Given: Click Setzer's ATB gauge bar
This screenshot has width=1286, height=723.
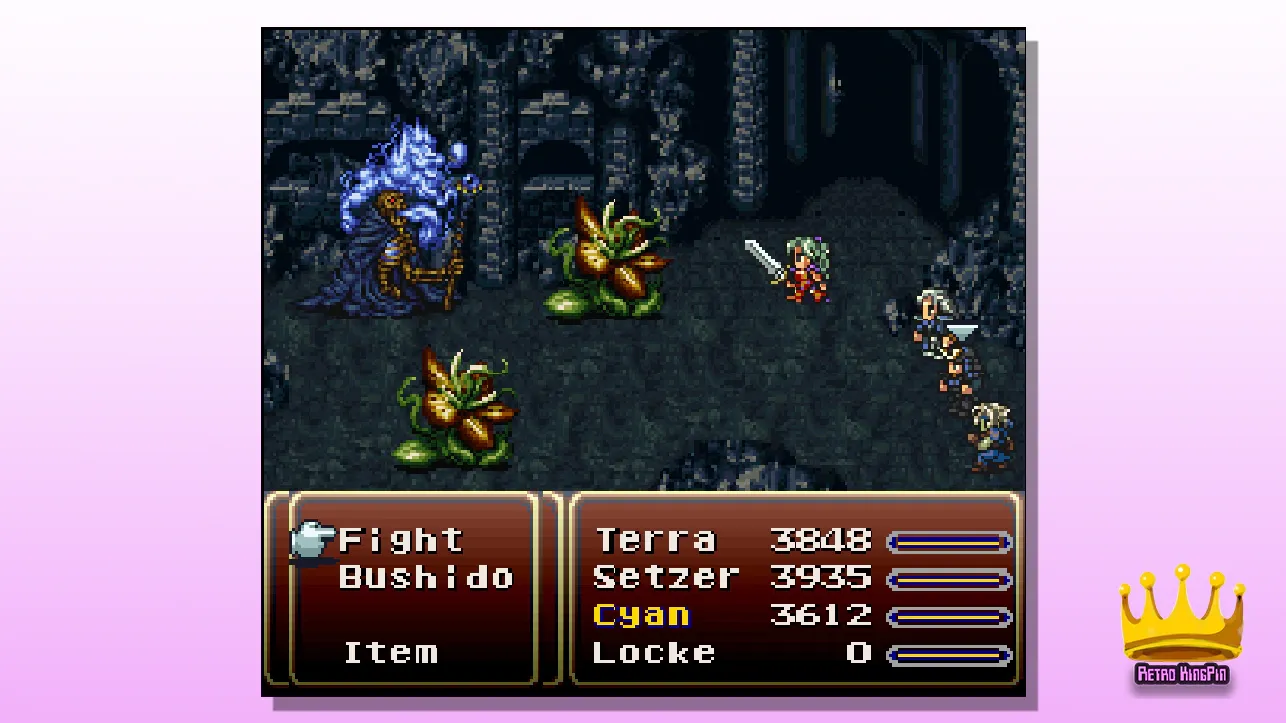Looking at the screenshot, I should (950, 578).
